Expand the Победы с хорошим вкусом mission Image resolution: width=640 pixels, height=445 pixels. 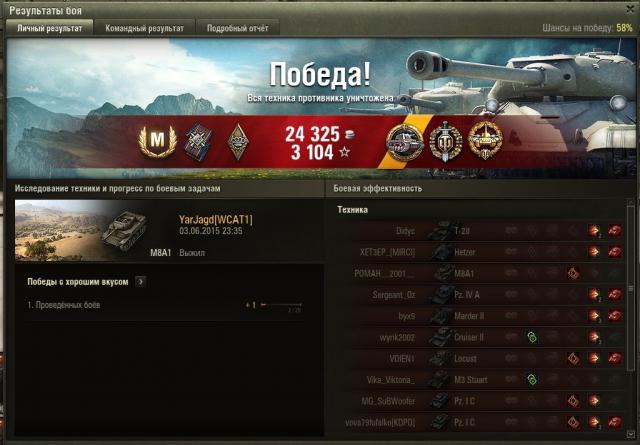click(140, 282)
